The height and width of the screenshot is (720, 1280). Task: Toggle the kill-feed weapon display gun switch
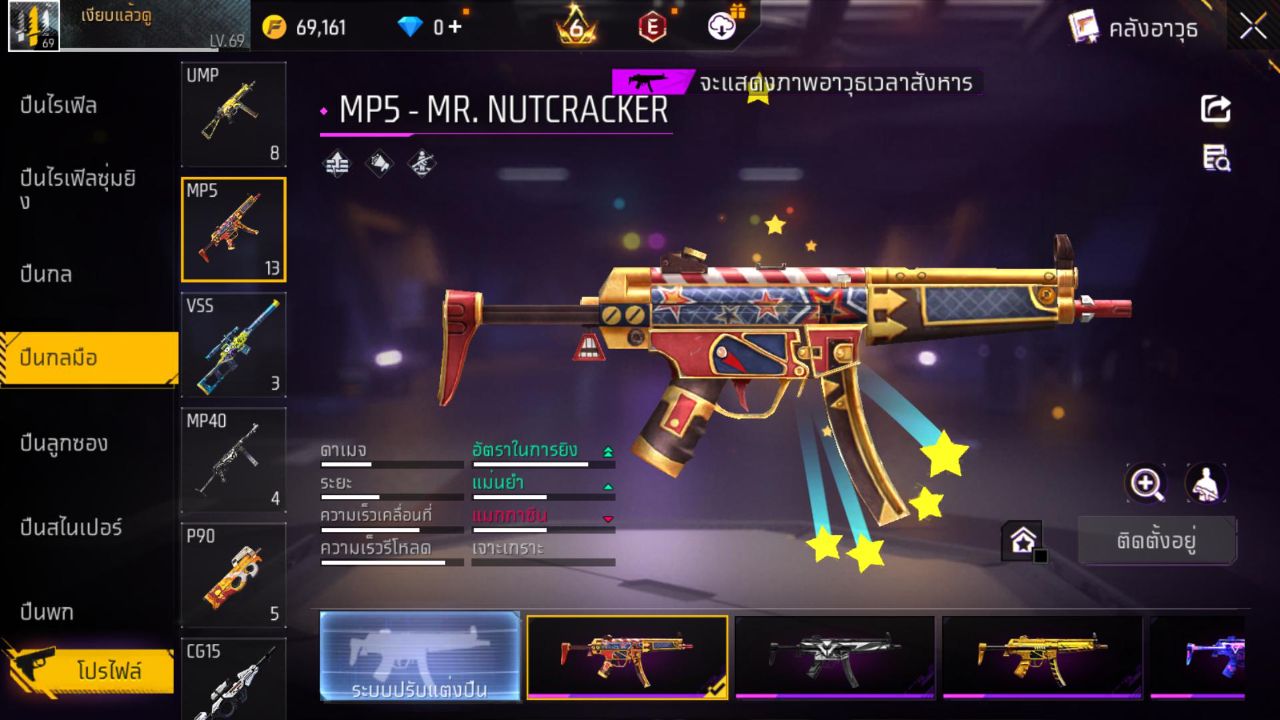pyautogui.click(x=651, y=80)
